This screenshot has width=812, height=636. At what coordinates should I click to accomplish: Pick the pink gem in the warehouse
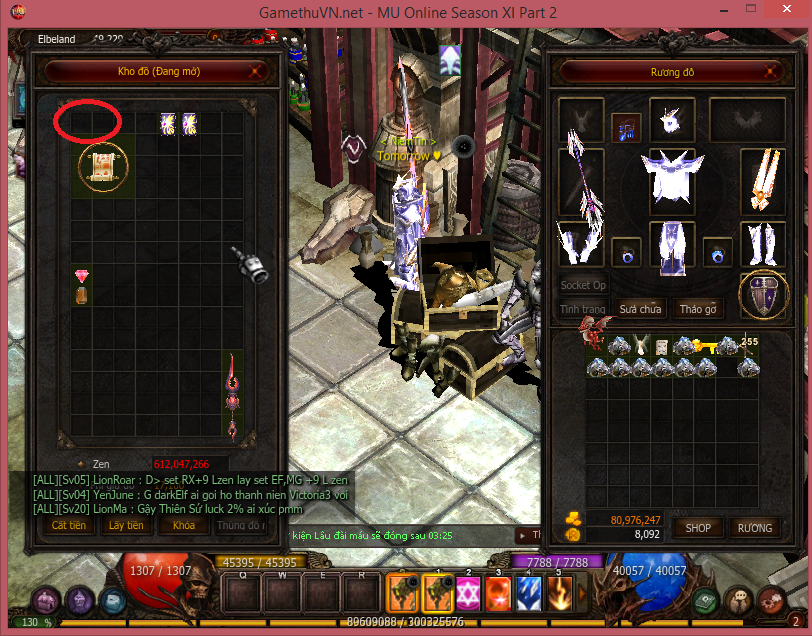point(82,275)
